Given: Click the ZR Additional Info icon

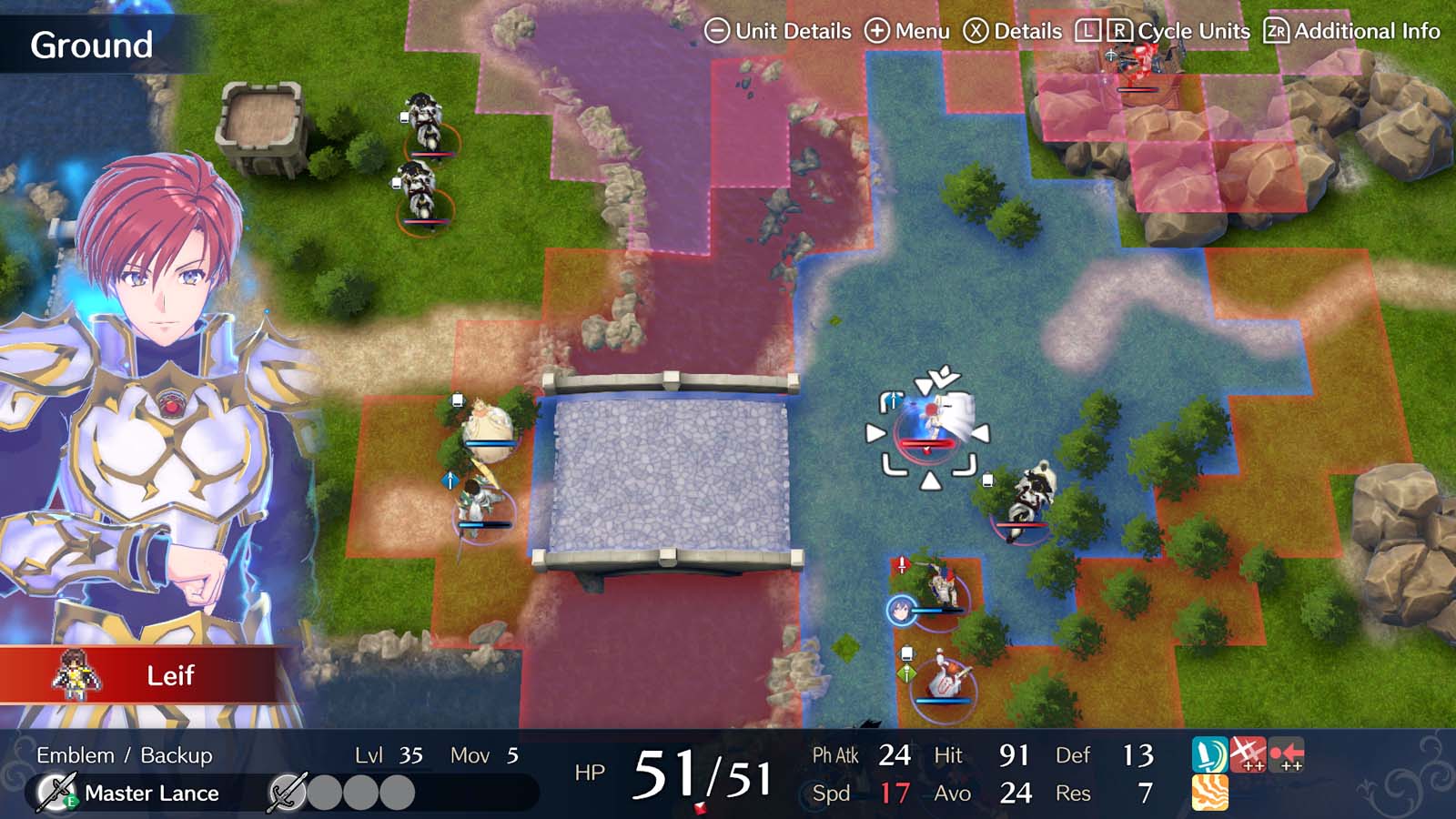Looking at the screenshot, I should 1277,30.
